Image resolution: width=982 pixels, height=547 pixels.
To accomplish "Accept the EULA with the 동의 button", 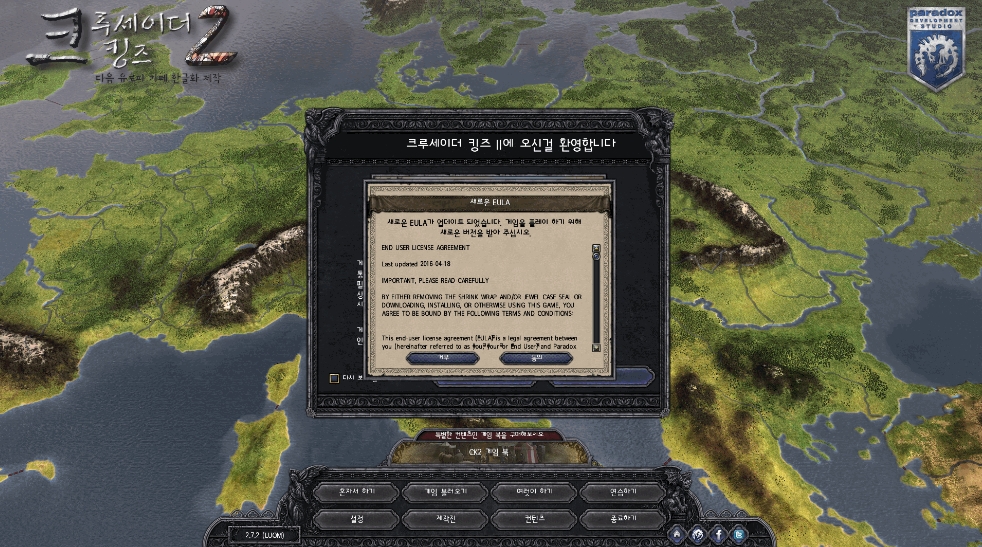I will (536, 357).
